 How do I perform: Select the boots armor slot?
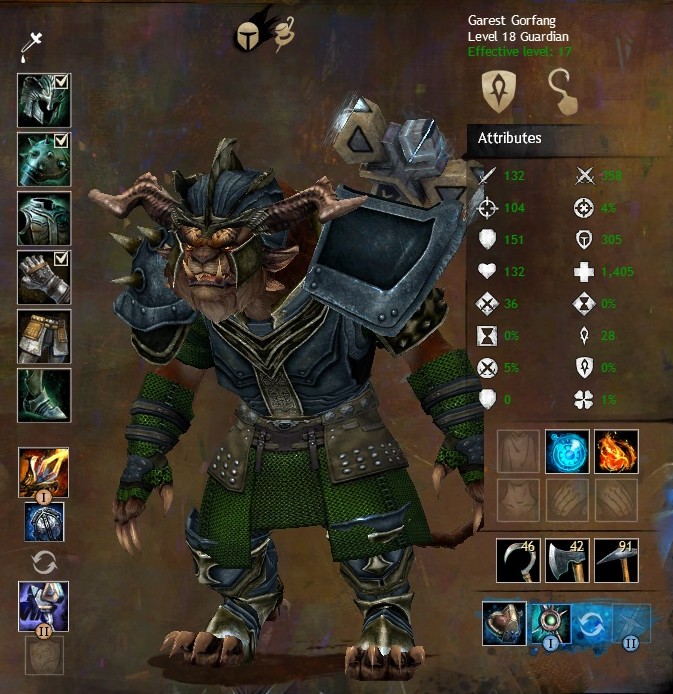coord(43,394)
